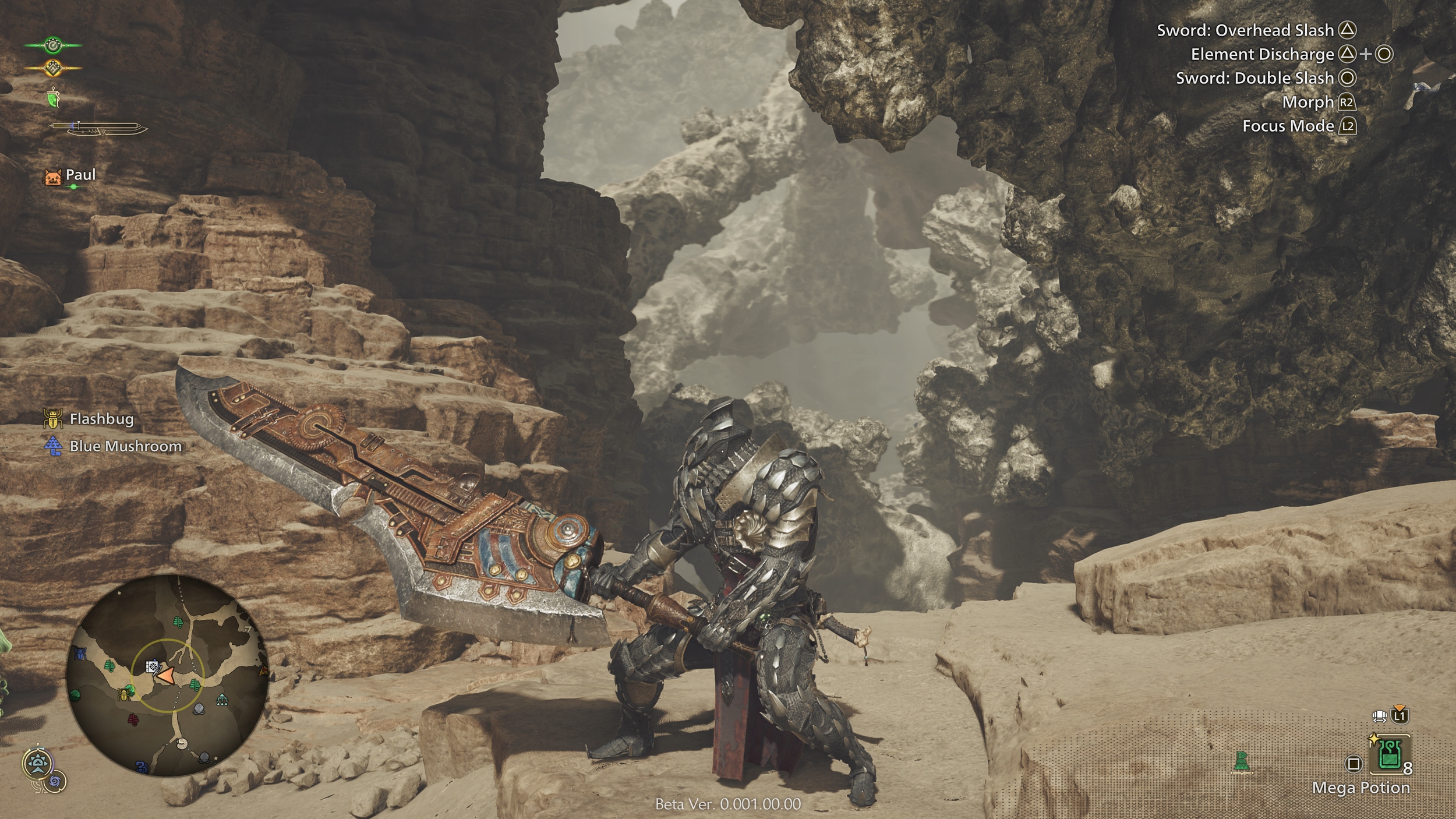Screen dimensions: 1456x819
Task: Click the blue beetle marker on the minimap
Action: point(80,654)
